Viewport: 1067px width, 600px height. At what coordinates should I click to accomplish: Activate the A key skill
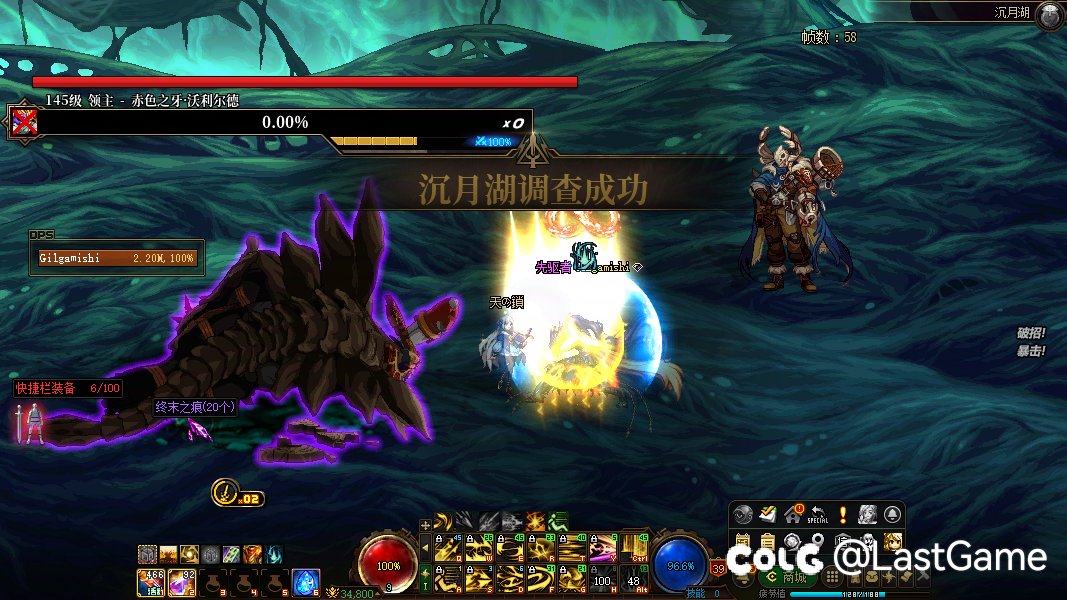coord(446,578)
